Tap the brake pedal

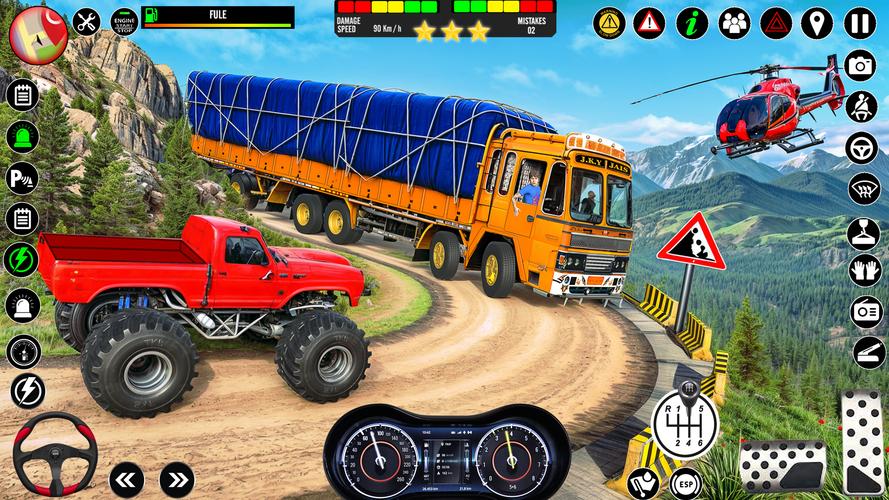point(781,465)
